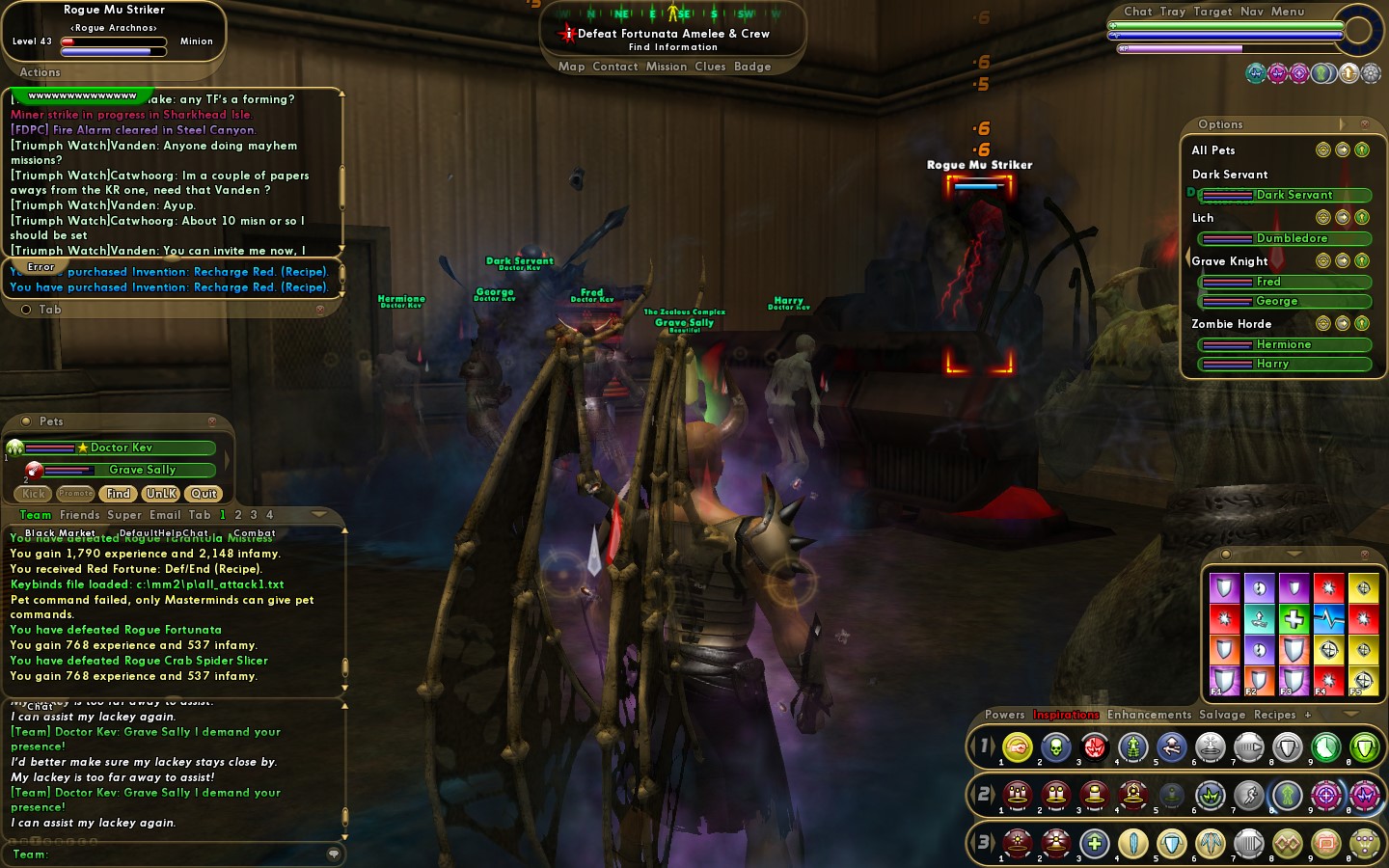1389x868 pixels.
Task: Click the UnLK button
Action: click(x=161, y=494)
